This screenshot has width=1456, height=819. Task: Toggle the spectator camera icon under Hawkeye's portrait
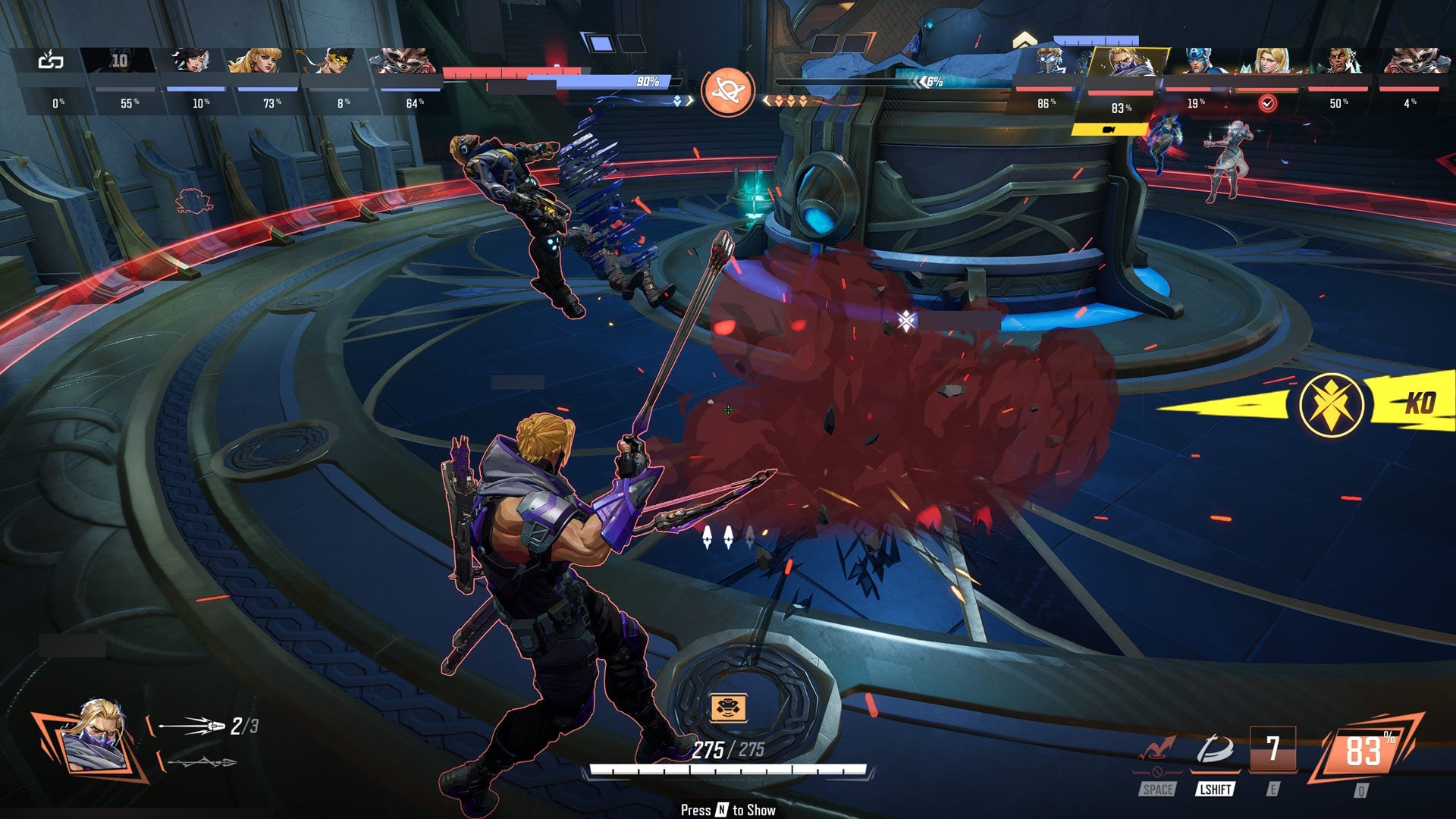[1109, 130]
